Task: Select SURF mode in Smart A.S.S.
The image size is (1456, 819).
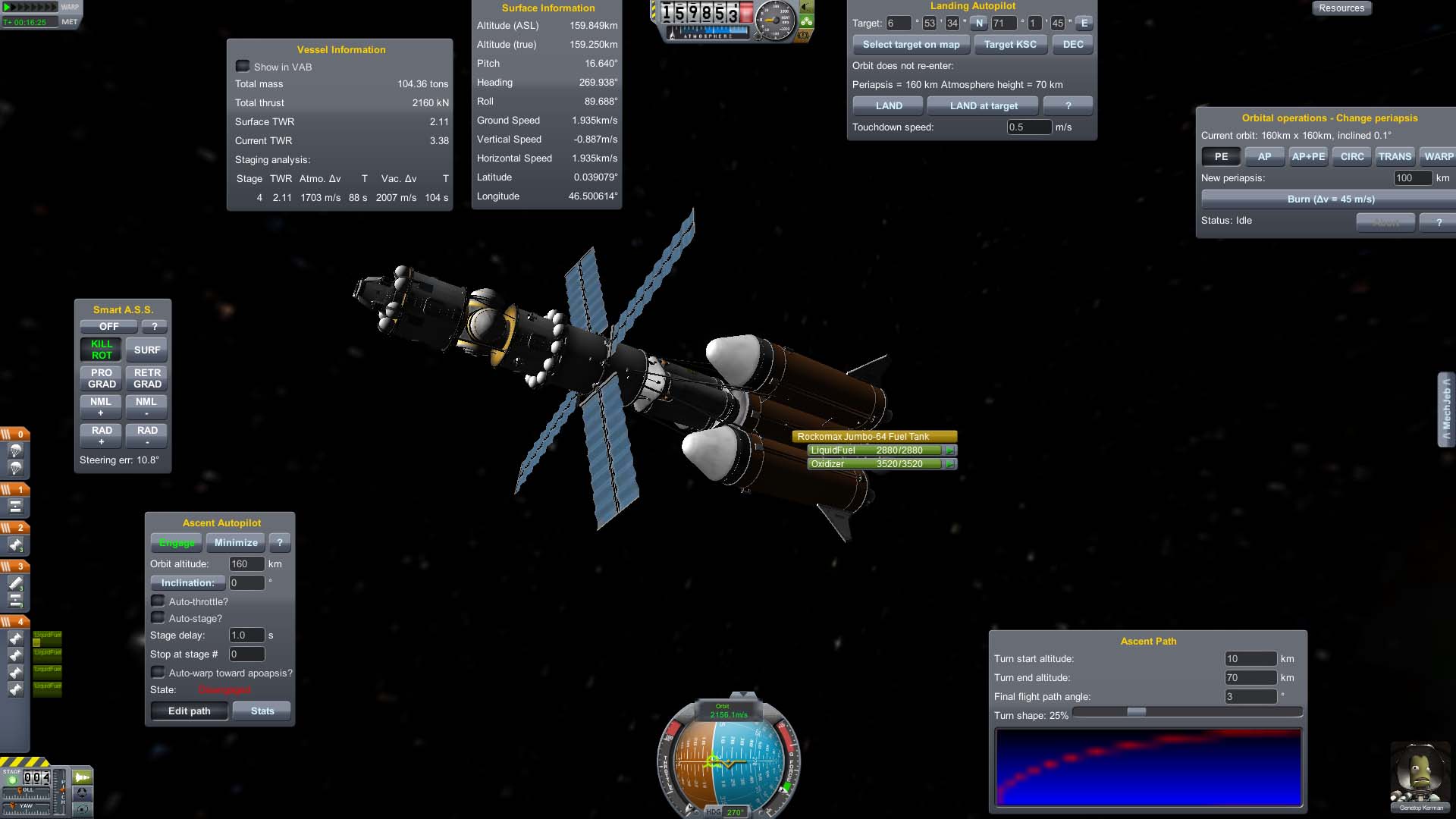Action: [x=147, y=350]
